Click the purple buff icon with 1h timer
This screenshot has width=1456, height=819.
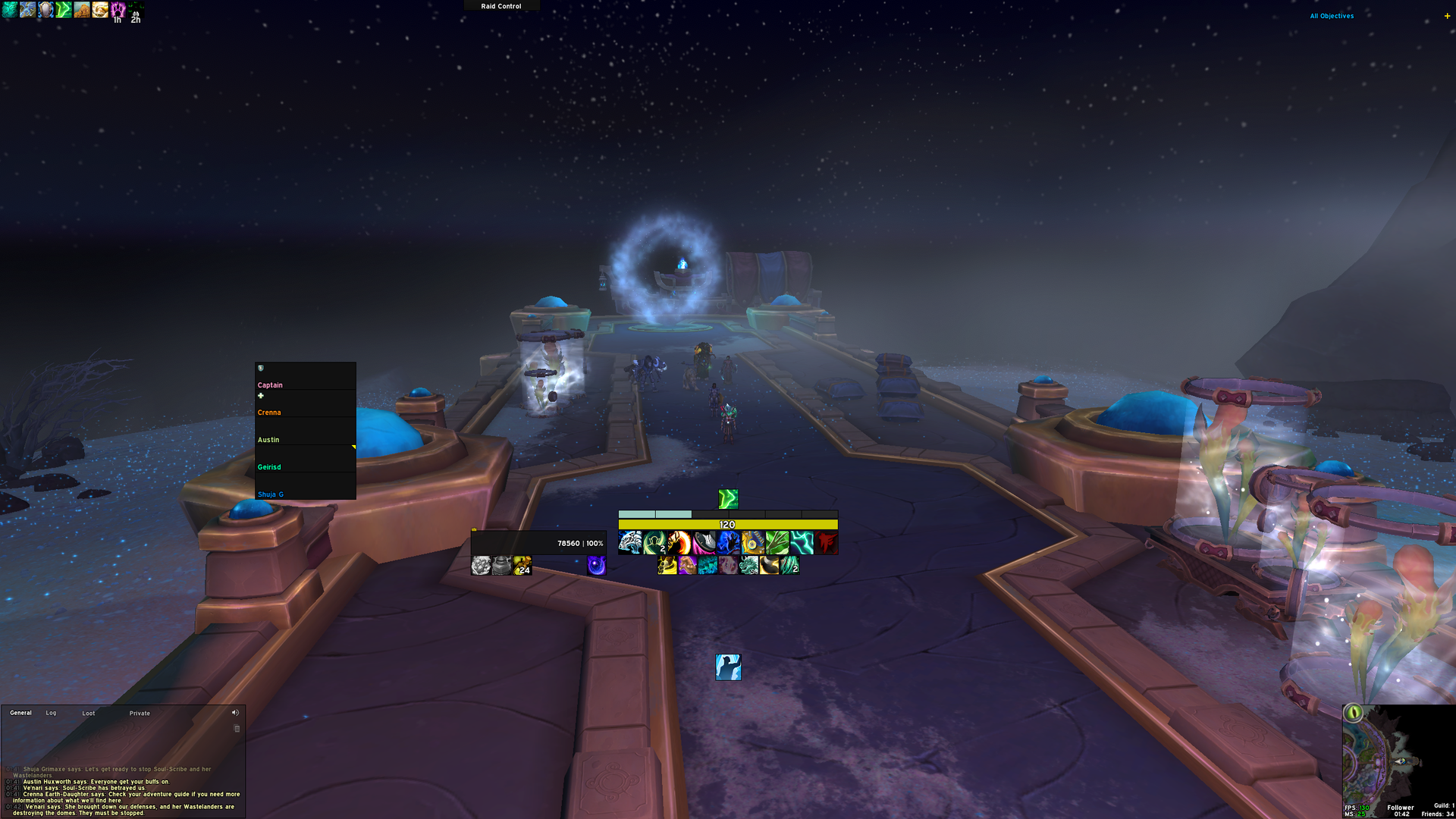click(116, 10)
